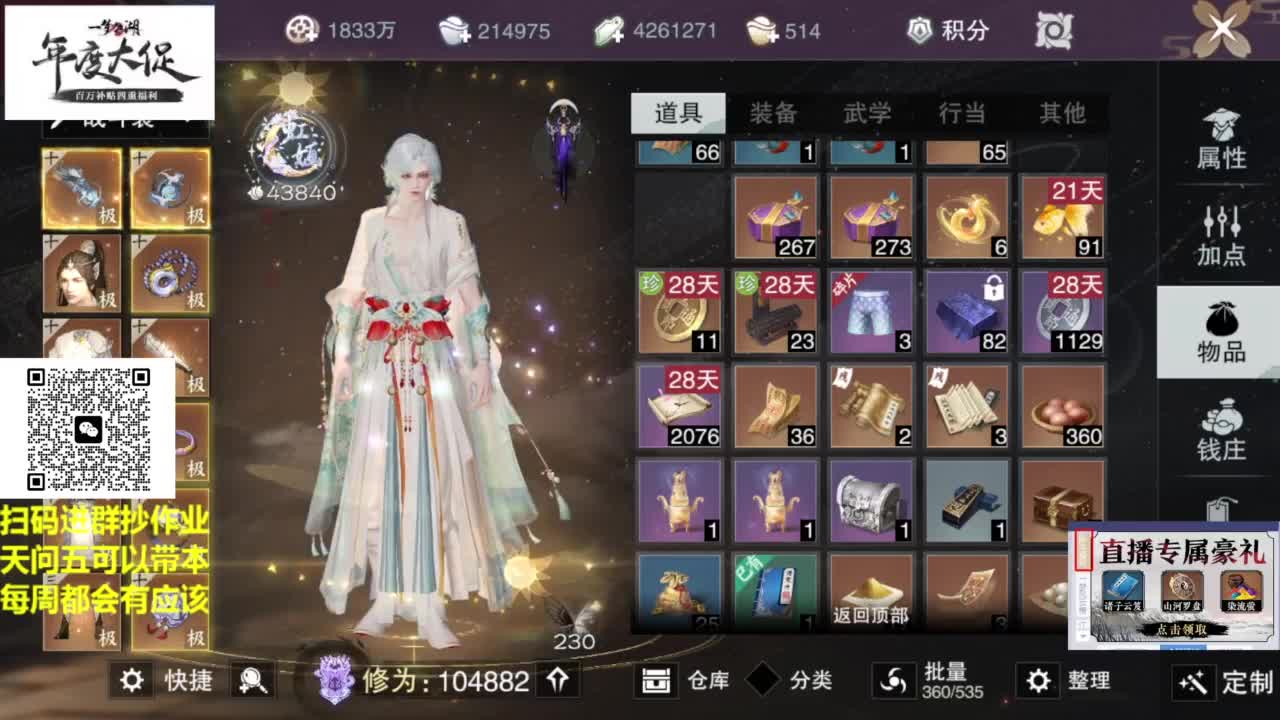Viewport: 1280px width, 720px height.
Task: Click the 整理 sort inventory gear icon
Action: [x=1037, y=679]
